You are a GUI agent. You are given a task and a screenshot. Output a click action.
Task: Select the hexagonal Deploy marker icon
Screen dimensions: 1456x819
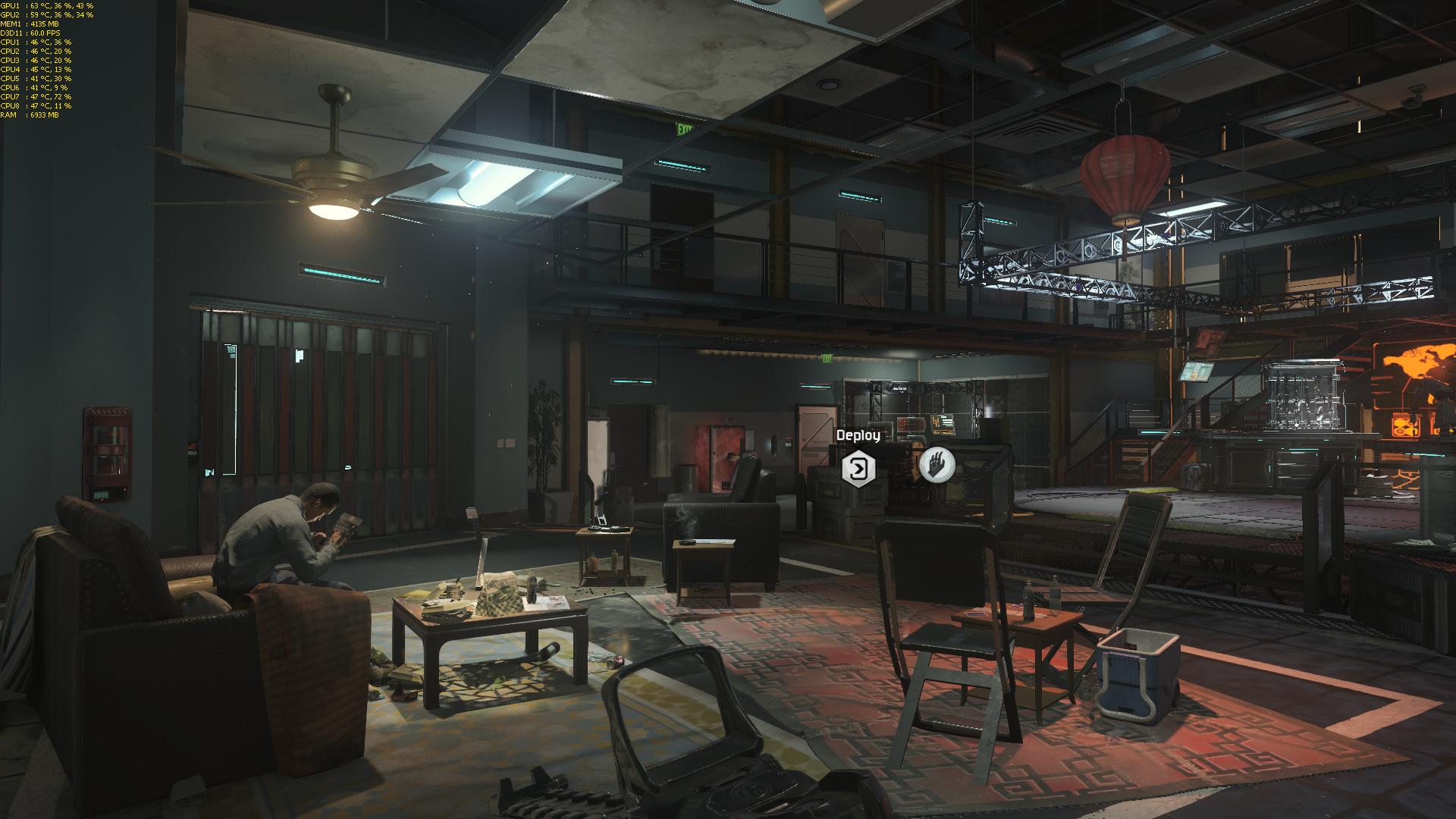click(858, 469)
